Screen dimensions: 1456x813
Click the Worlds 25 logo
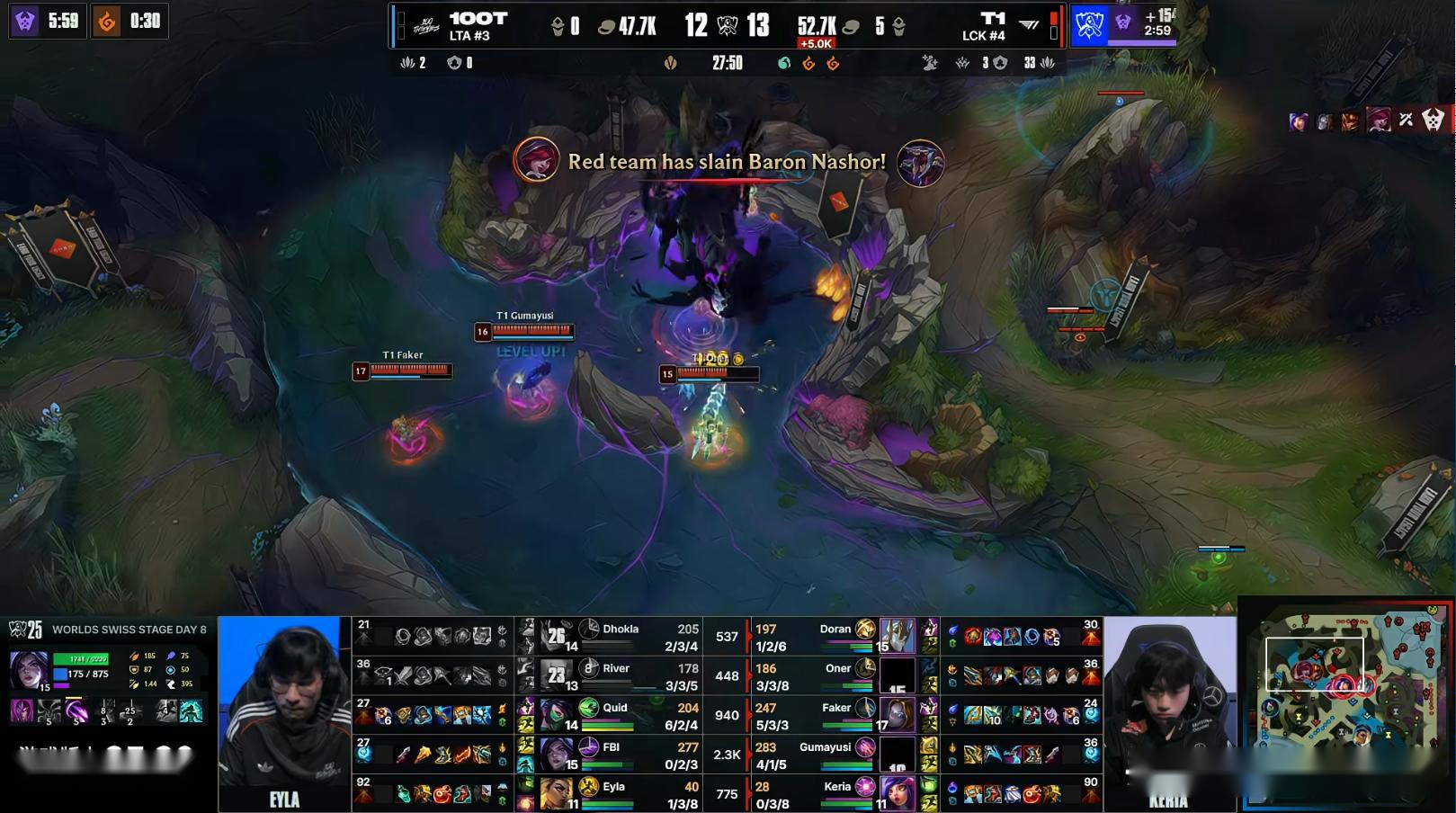(x=25, y=630)
